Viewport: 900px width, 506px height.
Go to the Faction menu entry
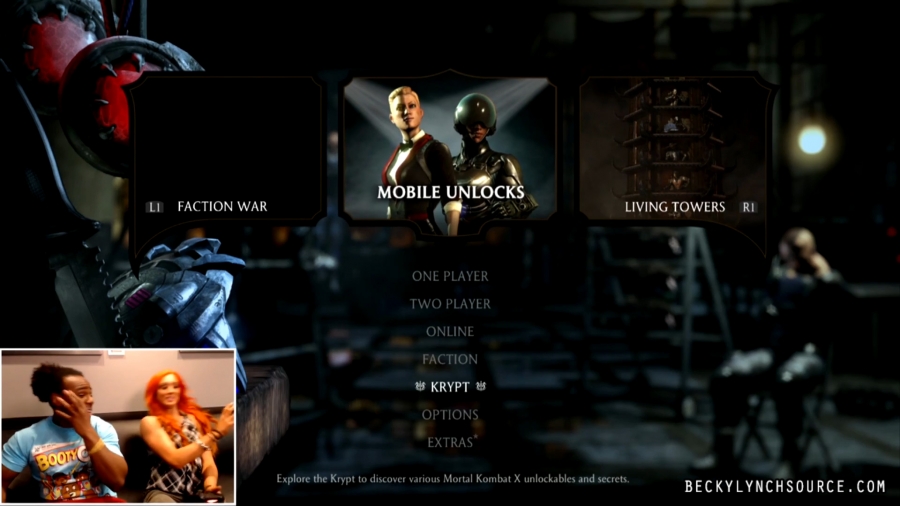click(x=450, y=359)
